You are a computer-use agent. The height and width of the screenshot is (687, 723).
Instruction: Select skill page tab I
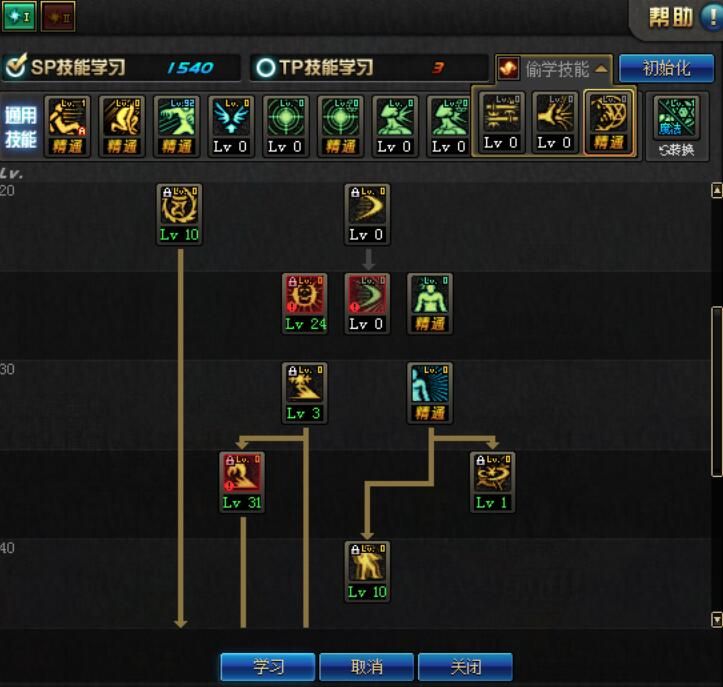click(19, 16)
